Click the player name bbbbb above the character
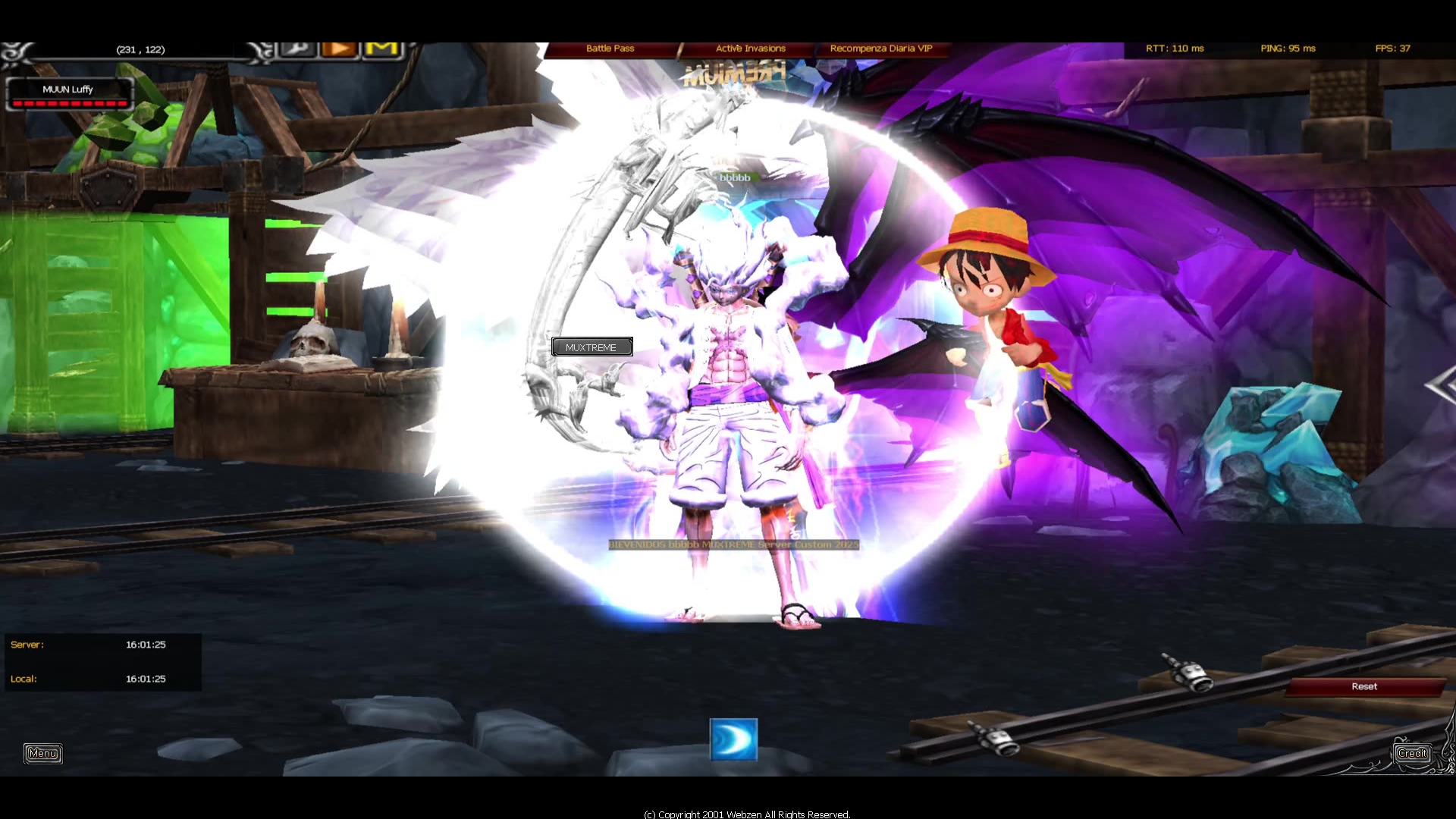Viewport: 1456px width, 819px height. [x=734, y=178]
